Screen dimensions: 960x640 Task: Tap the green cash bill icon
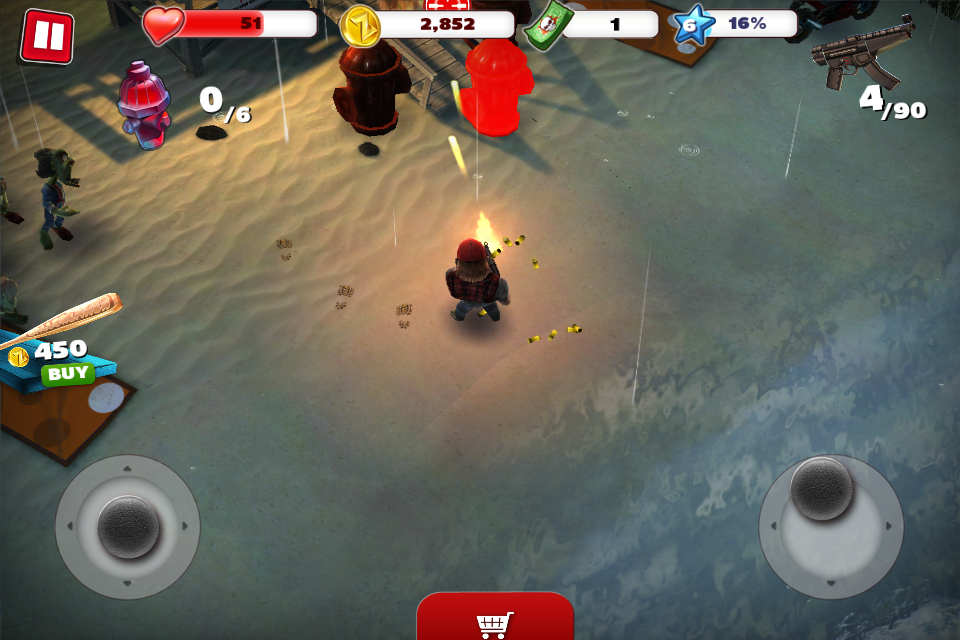point(548,25)
